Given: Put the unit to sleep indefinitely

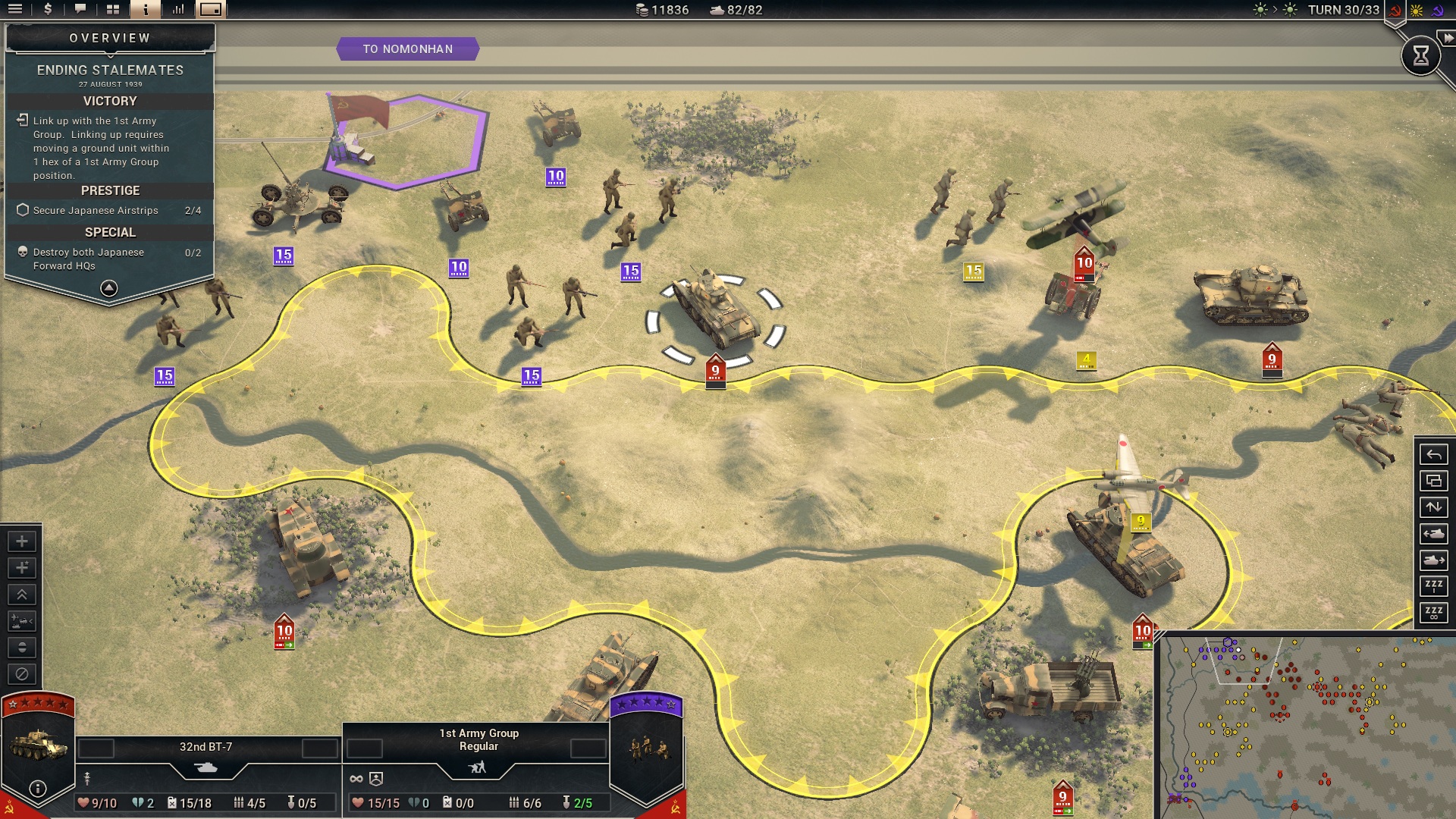Looking at the screenshot, I should coord(1433,613).
